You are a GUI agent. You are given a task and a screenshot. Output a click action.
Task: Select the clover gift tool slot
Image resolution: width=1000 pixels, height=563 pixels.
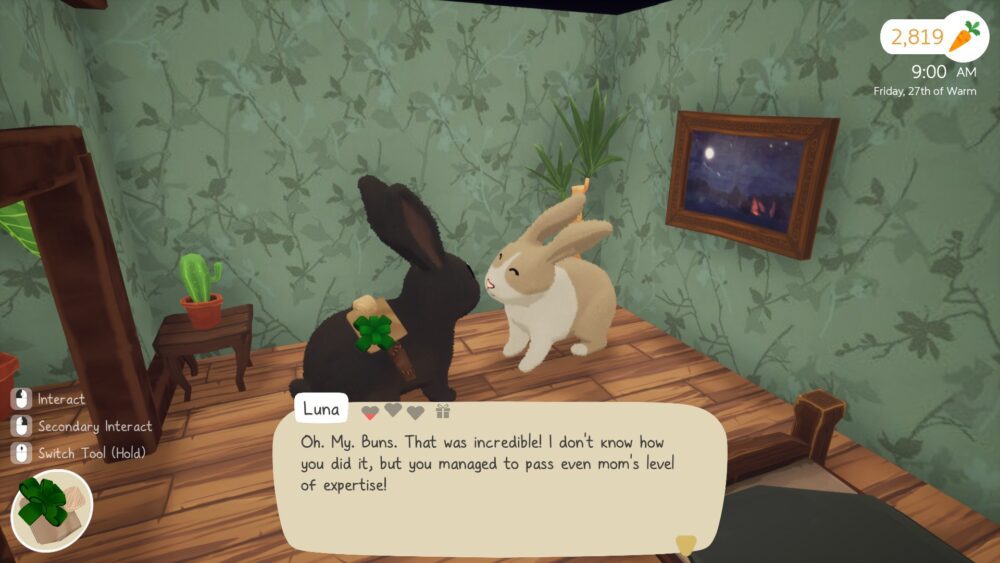point(51,511)
